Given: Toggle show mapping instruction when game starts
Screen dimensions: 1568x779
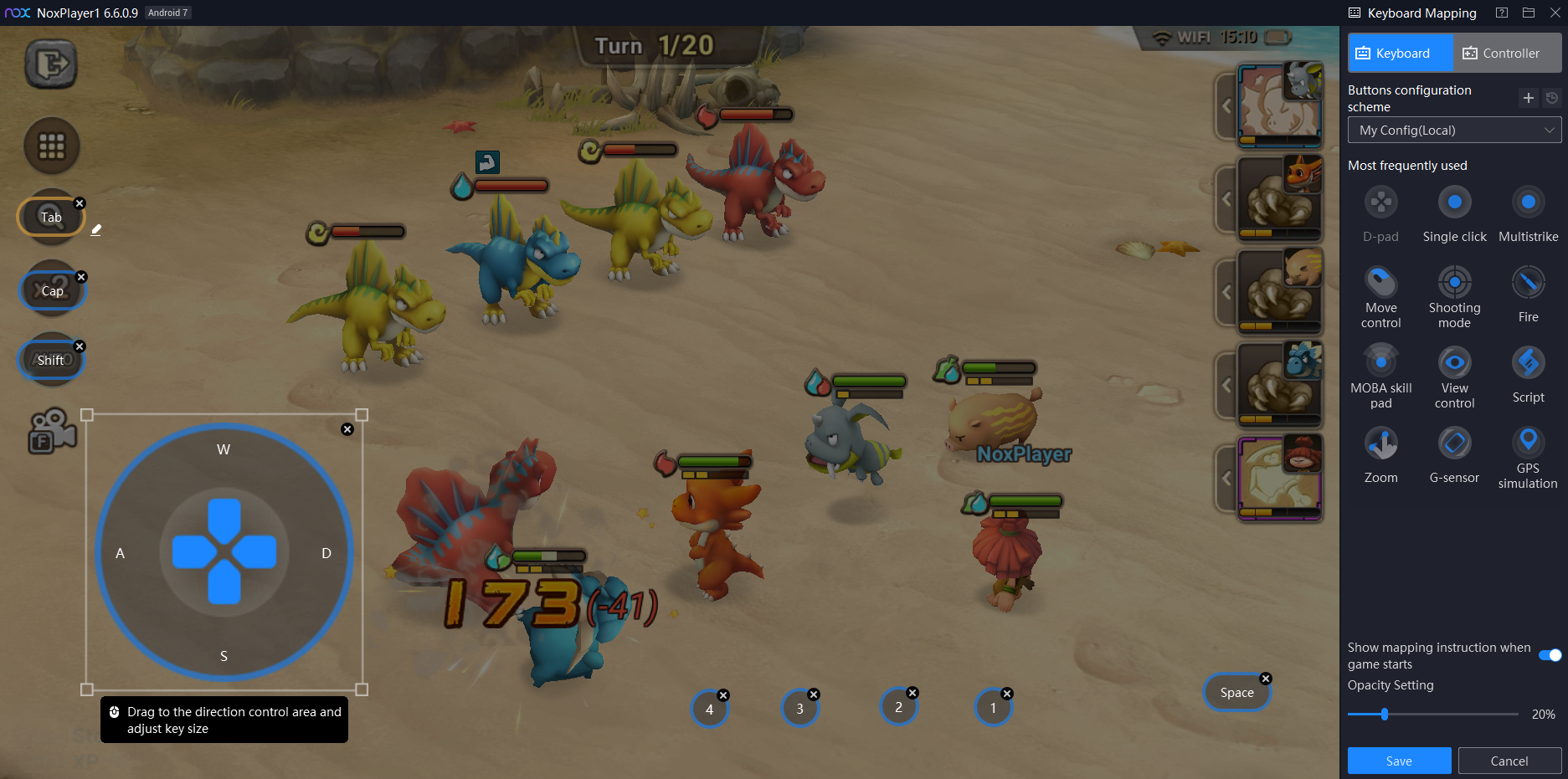Looking at the screenshot, I should coord(1550,655).
